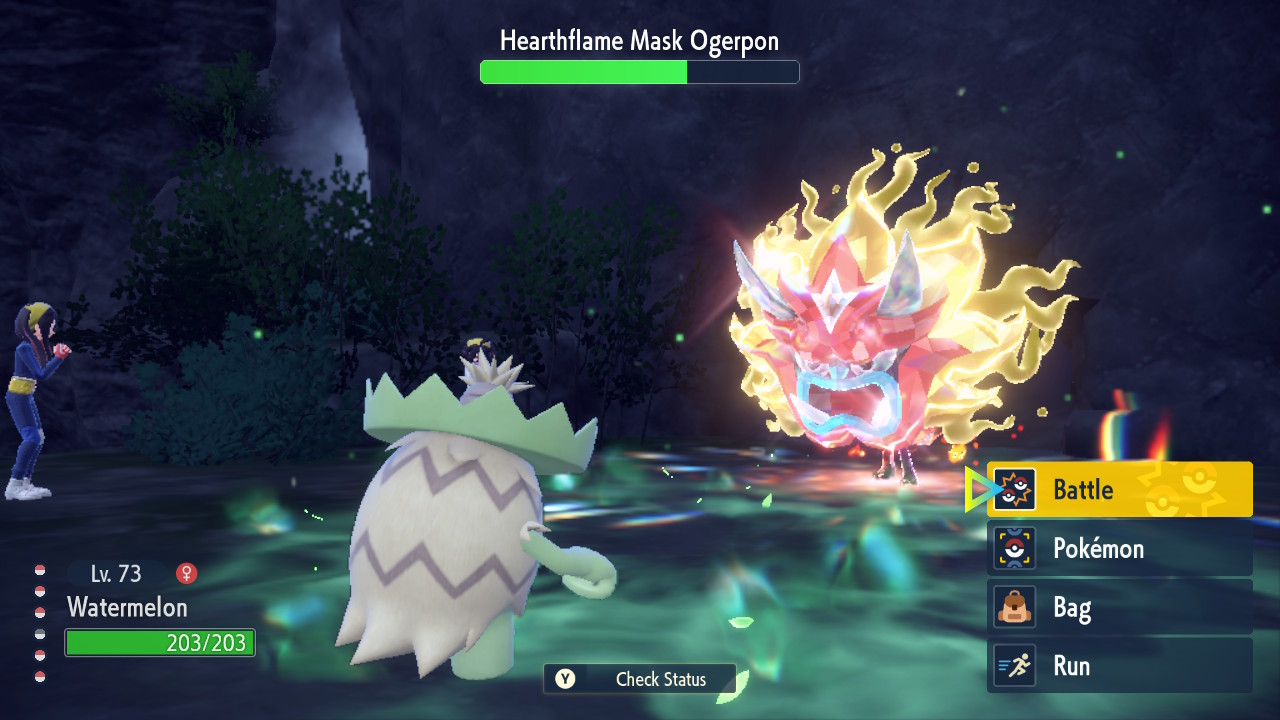This screenshot has width=1280, height=720.
Task: Click the Check Status button
Action: [x=640, y=679]
